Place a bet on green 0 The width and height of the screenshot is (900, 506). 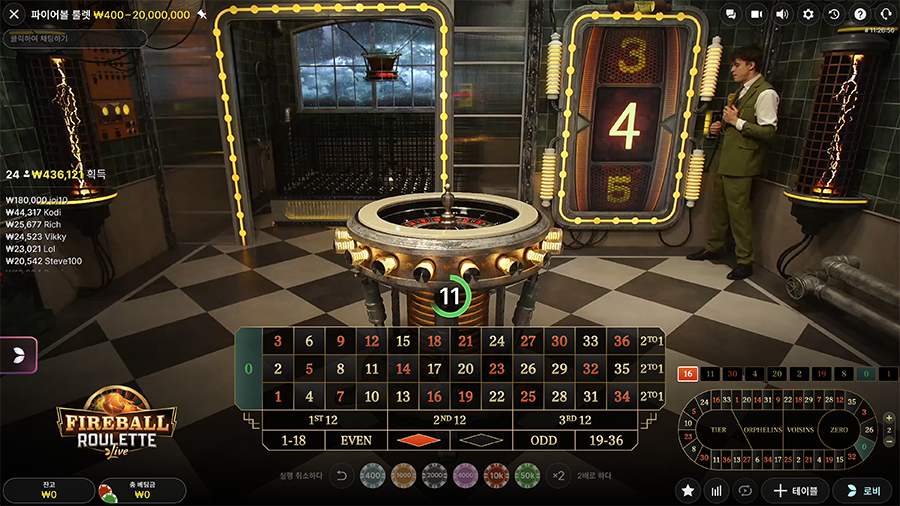click(249, 368)
